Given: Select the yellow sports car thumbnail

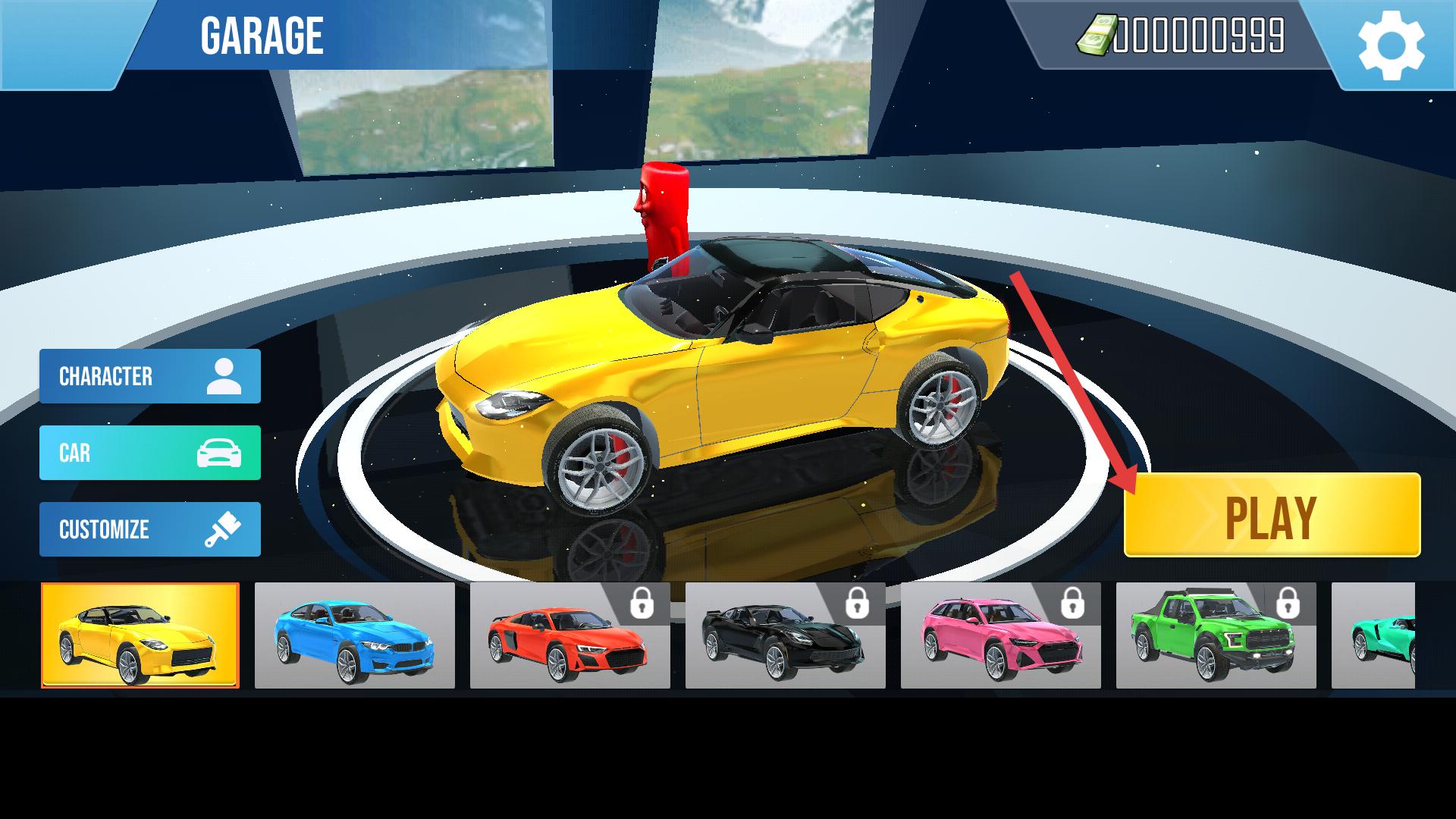Looking at the screenshot, I should pos(140,635).
